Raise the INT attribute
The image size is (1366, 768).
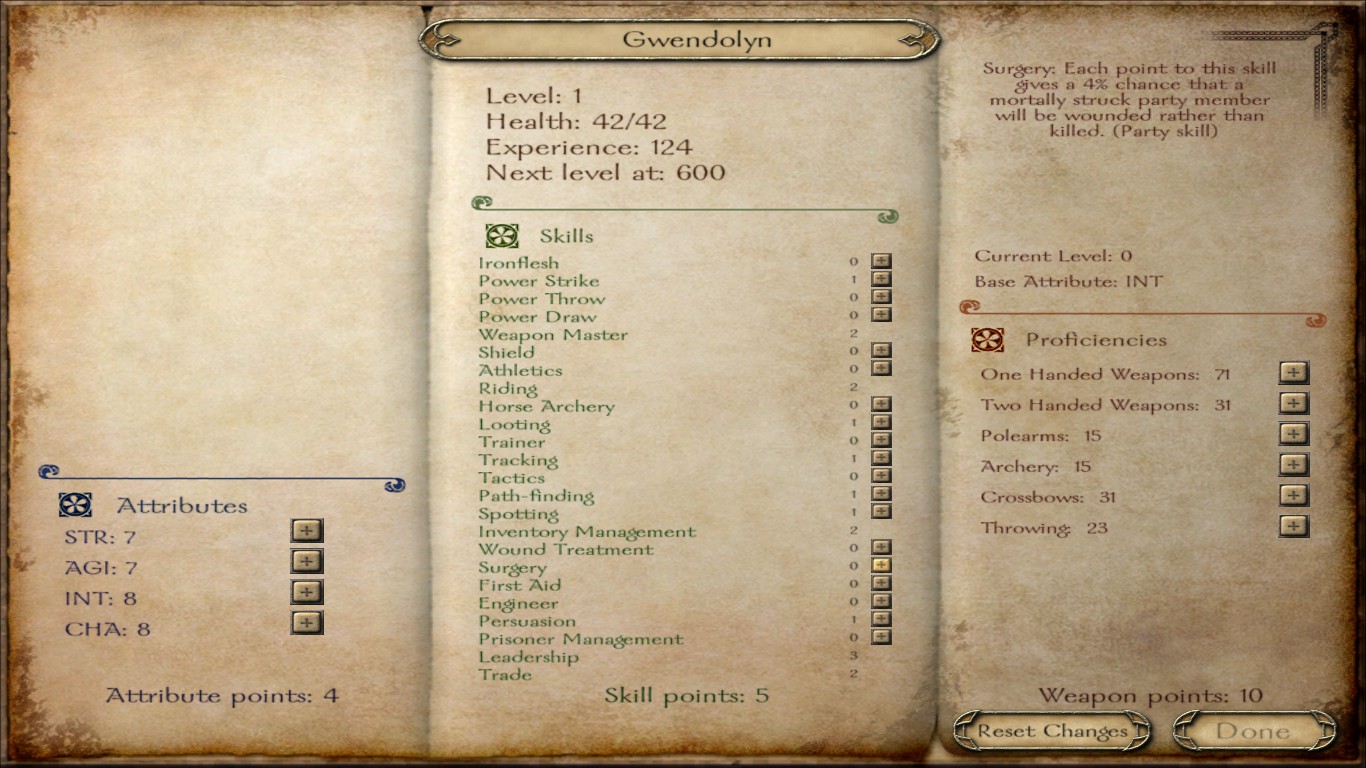coord(307,592)
